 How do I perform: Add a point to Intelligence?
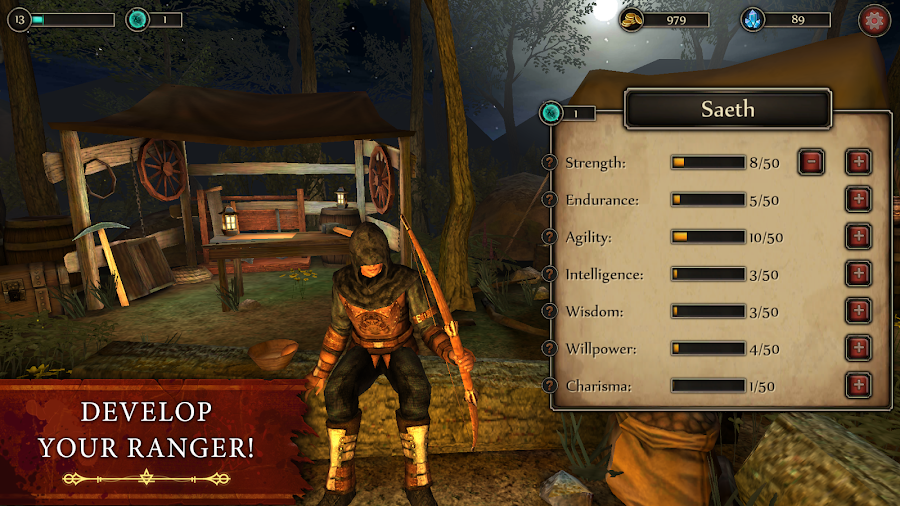pyautogui.click(x=858, y=274)
